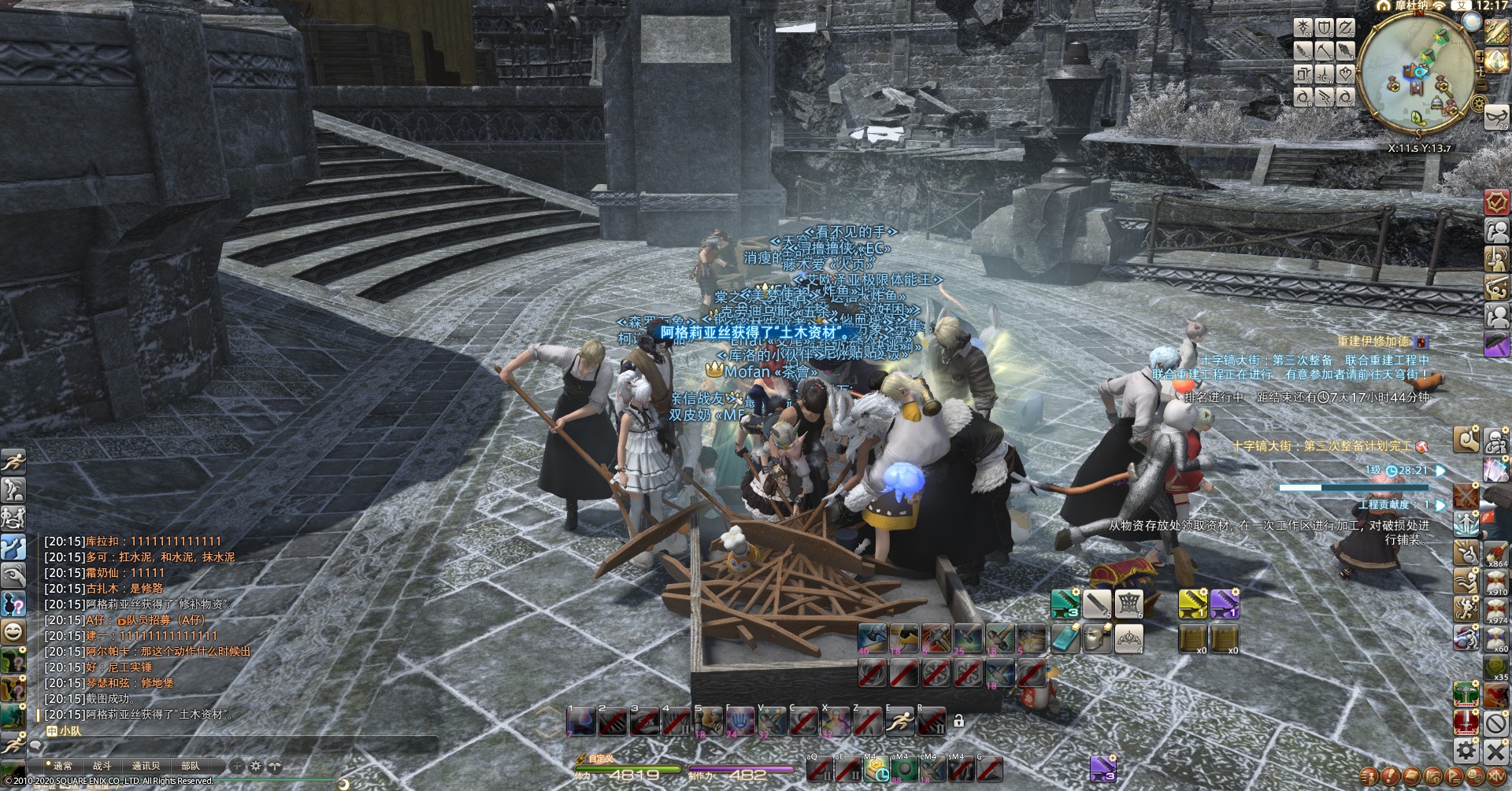Activate the blue hand ability on slot F

click(740, 721)
